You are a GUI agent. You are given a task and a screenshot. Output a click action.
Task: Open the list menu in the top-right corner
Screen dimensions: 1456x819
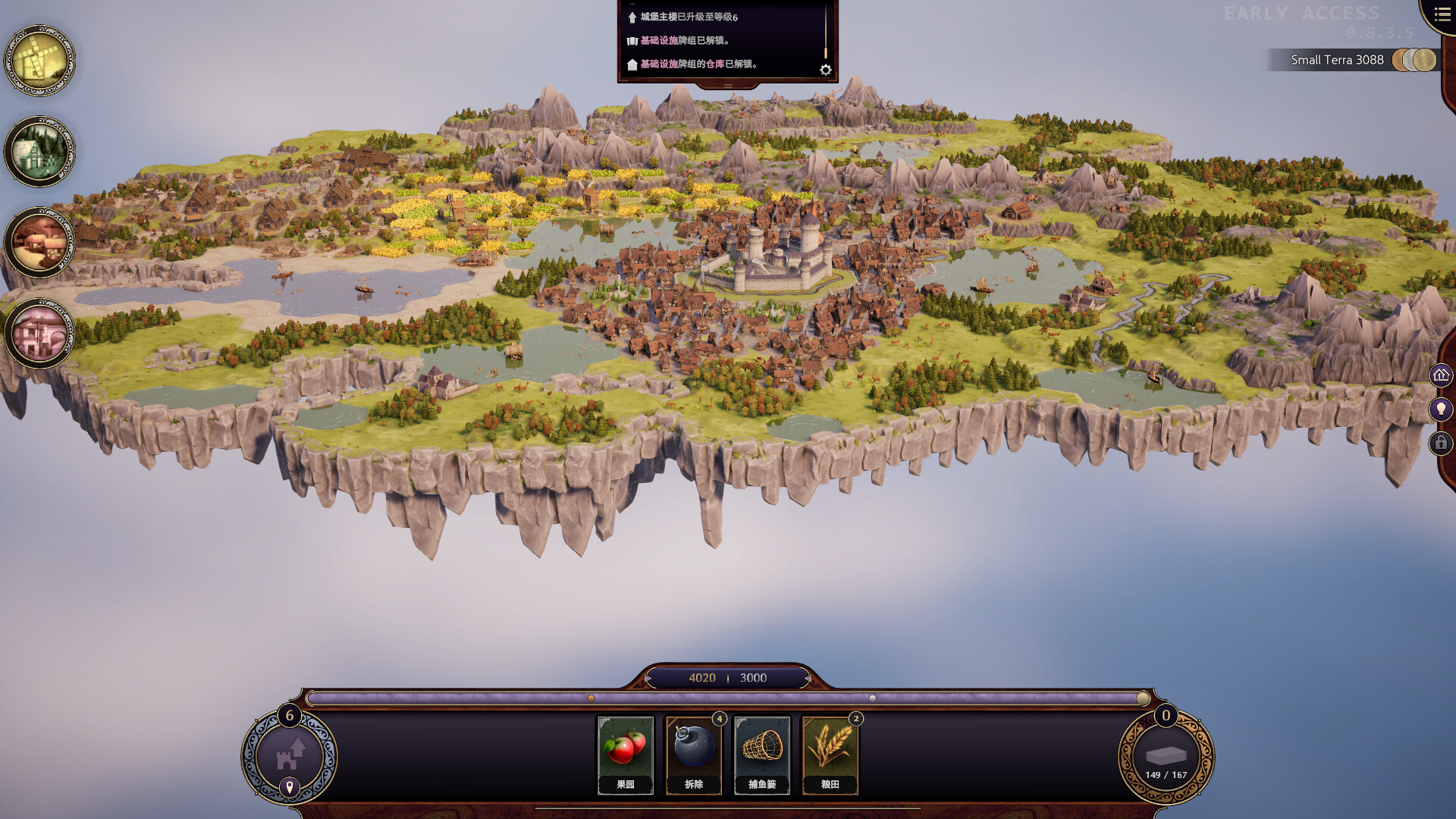point(1442,14)
